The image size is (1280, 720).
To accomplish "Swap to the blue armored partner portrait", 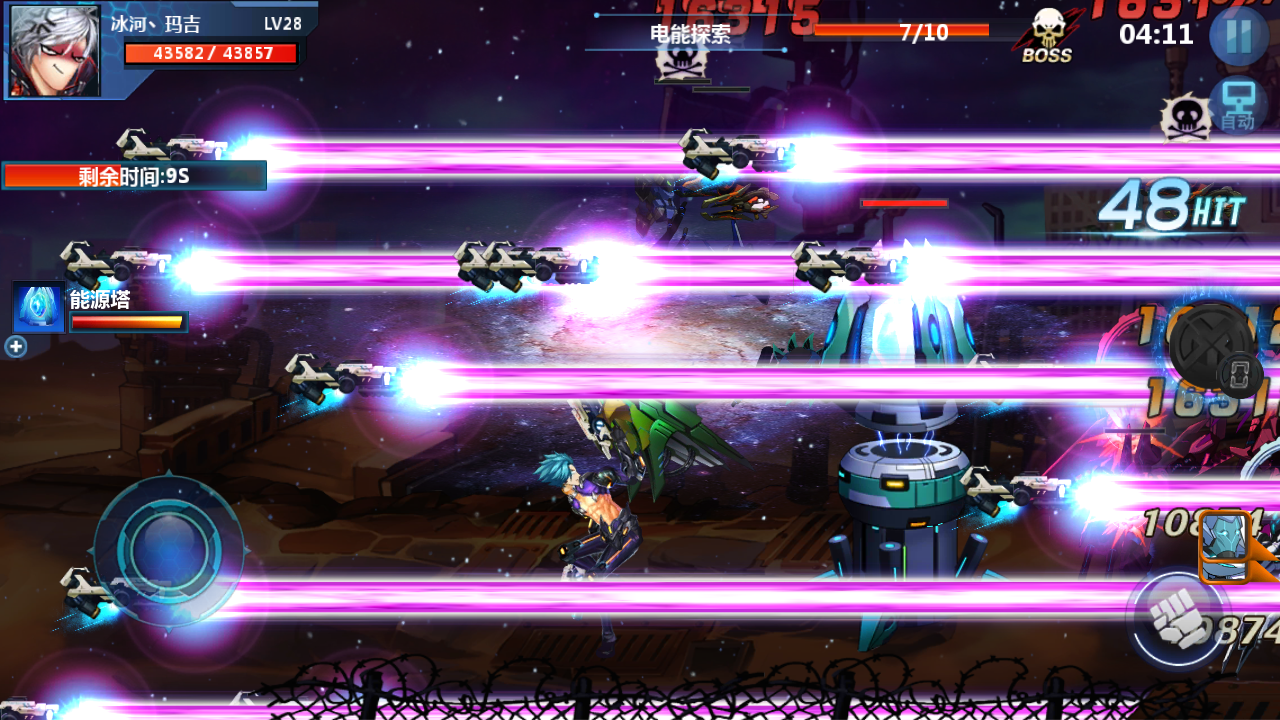I will (x=1224, y=546).
